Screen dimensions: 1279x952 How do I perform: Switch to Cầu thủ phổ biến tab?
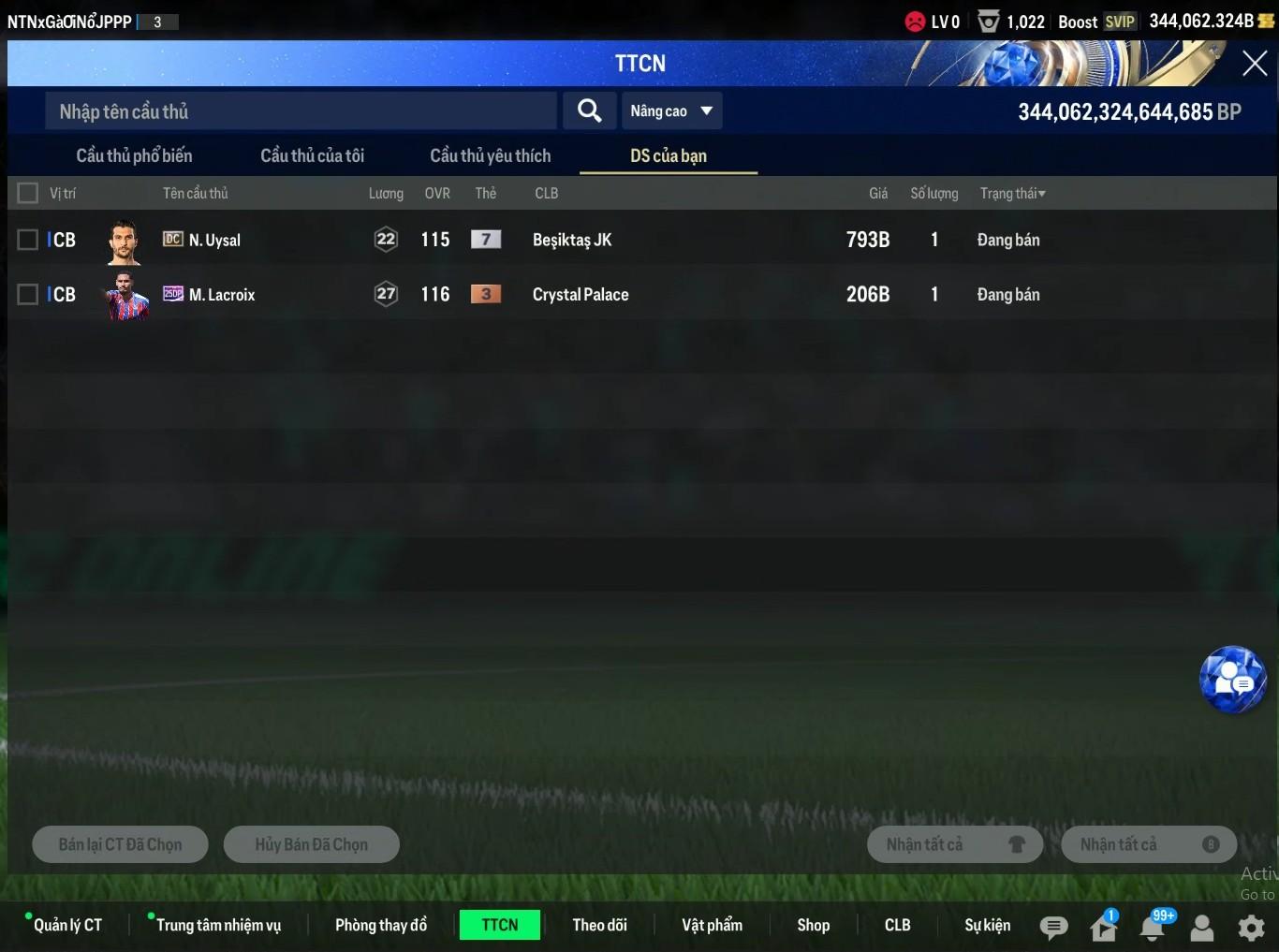[x=134, y=155]
